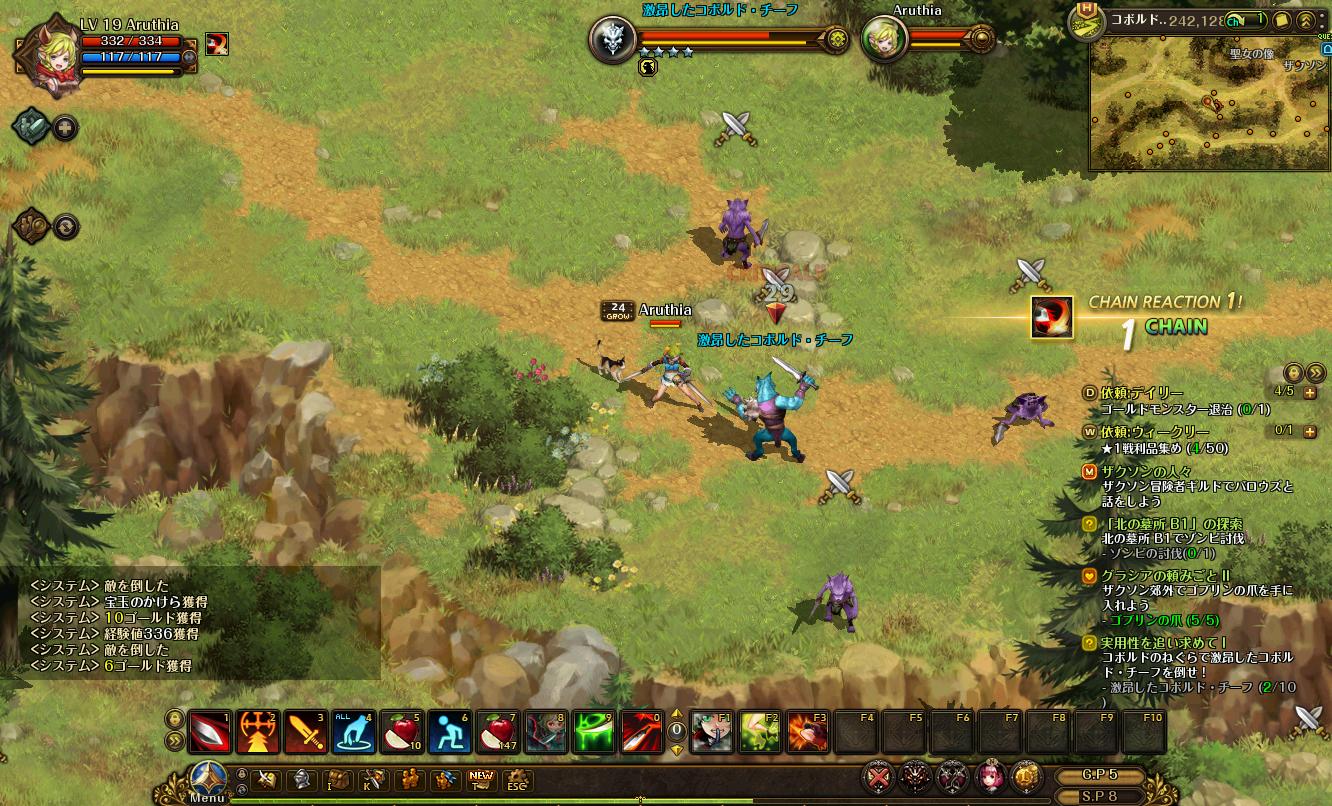Open the main Menu button

pyautogui.click(x=208, y=780)
